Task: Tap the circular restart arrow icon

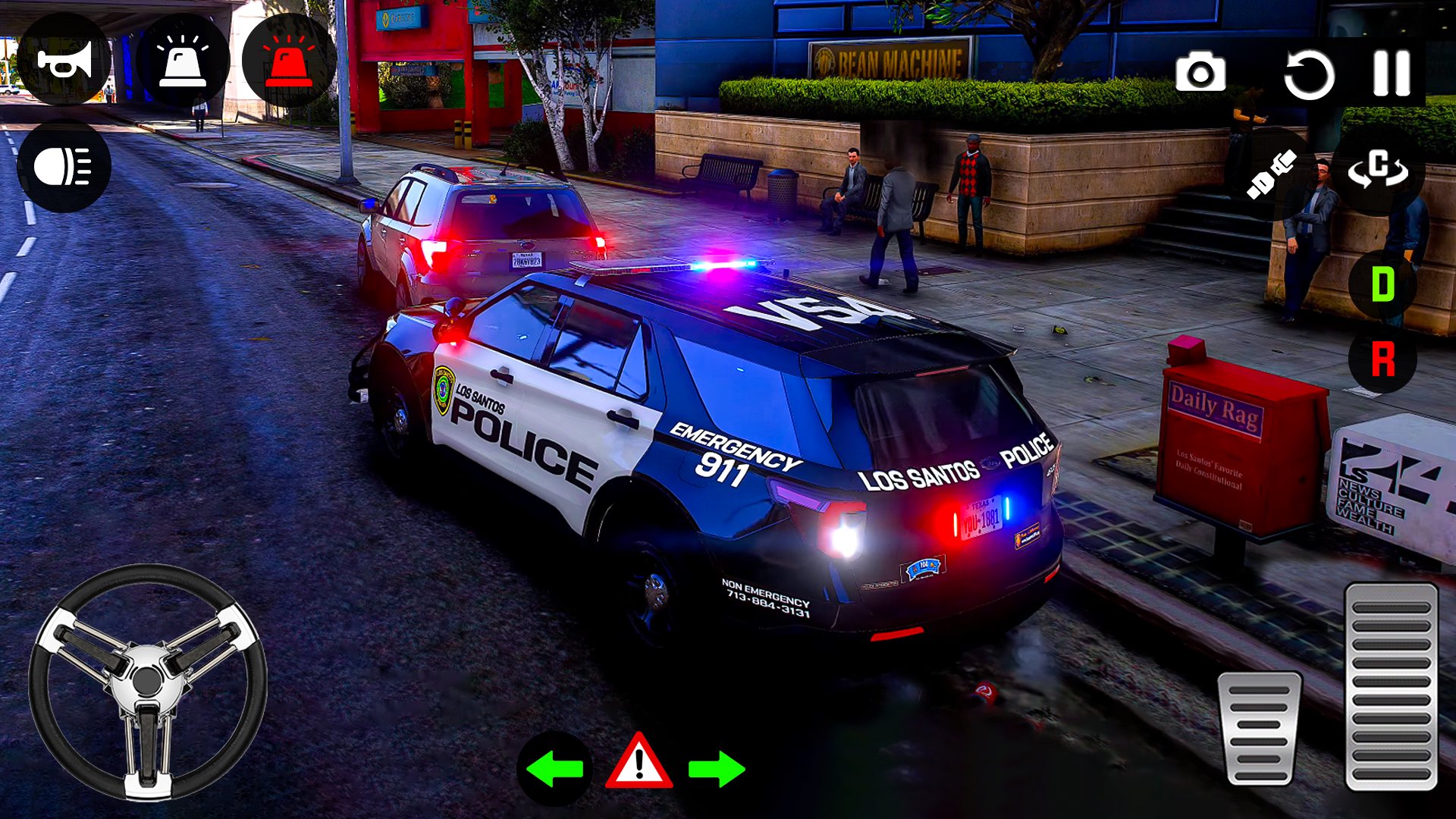Action: click(x=1308, y=74)
